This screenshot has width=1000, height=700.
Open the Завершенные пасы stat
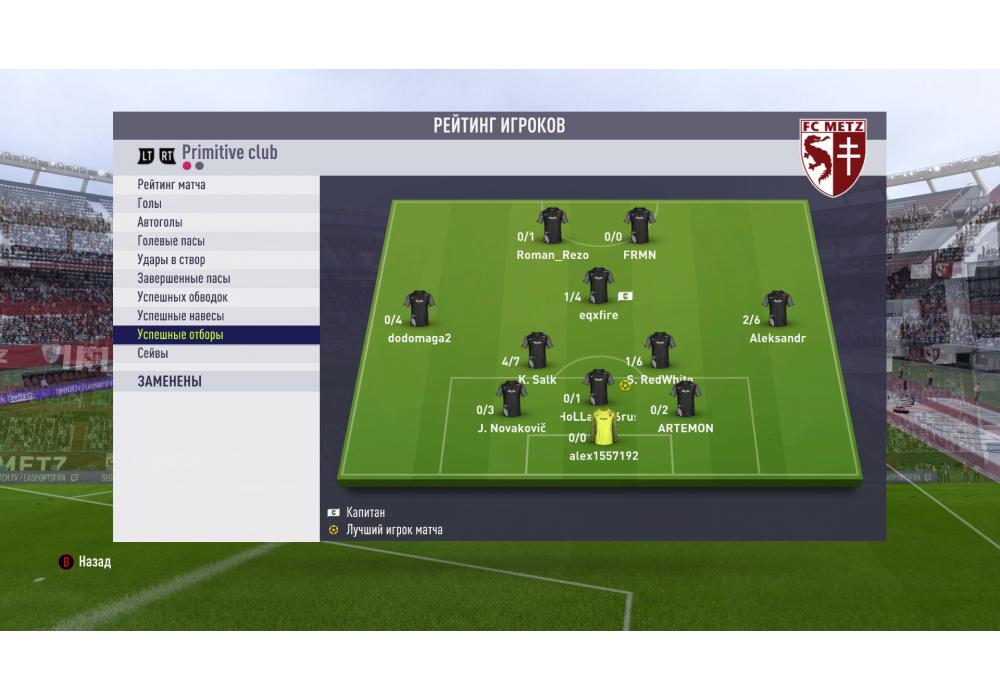[184, 279]
